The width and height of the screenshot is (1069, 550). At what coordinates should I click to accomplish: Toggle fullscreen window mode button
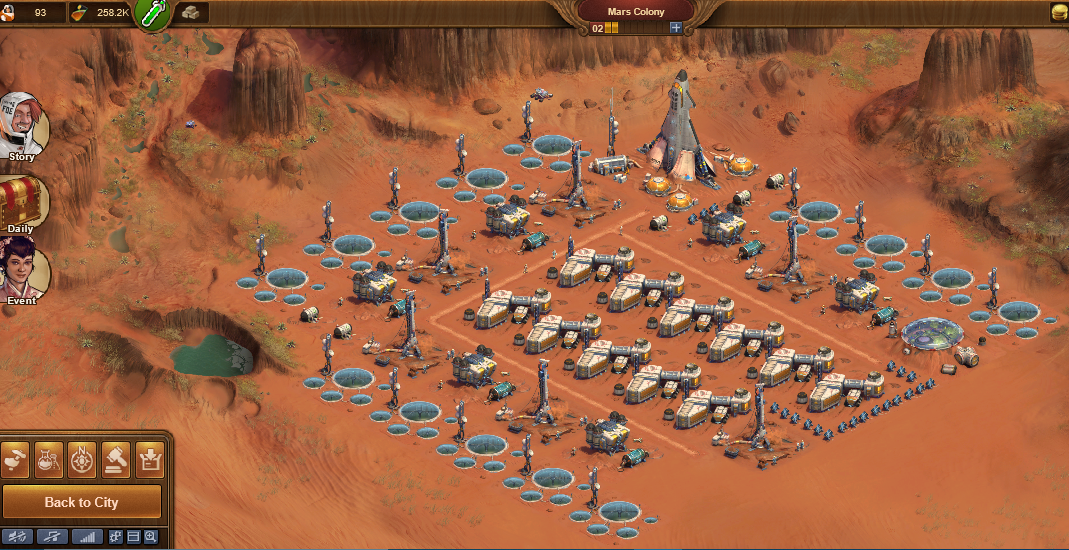[x=133, y=537]
